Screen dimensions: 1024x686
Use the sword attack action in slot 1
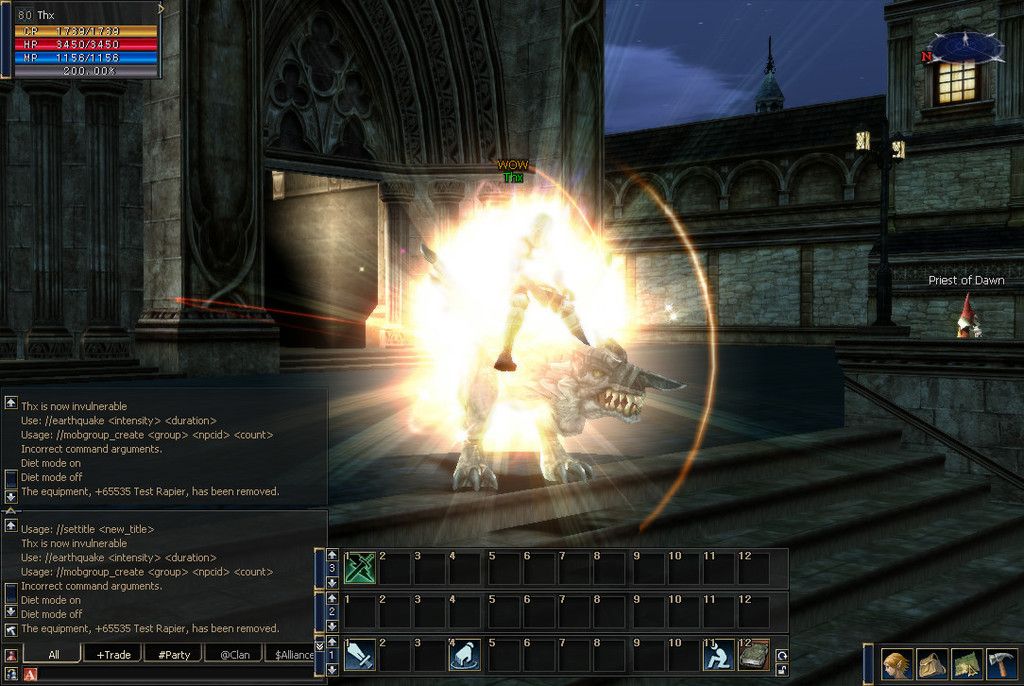coord(359,655)
